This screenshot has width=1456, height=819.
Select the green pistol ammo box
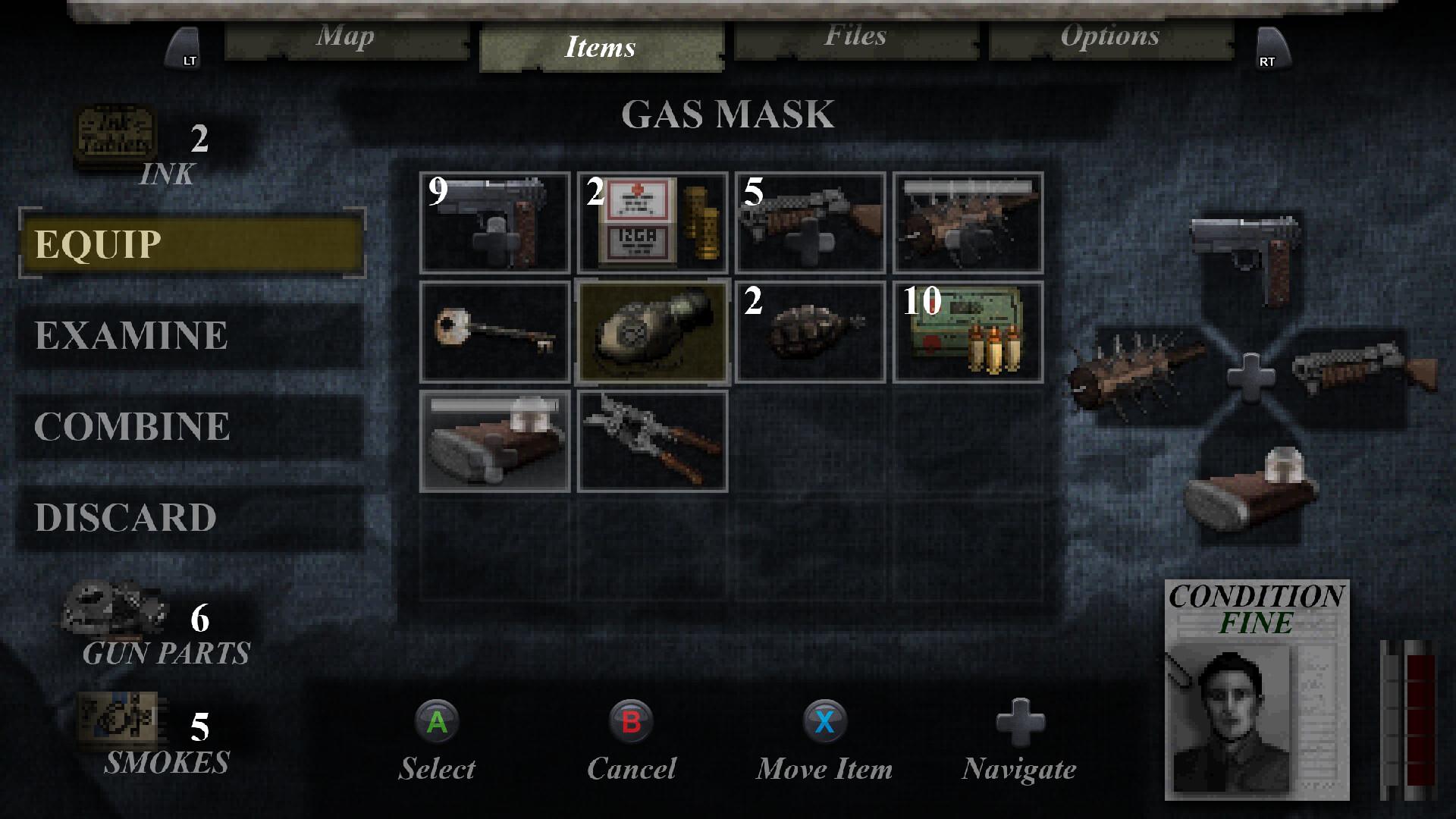[968, 332]
